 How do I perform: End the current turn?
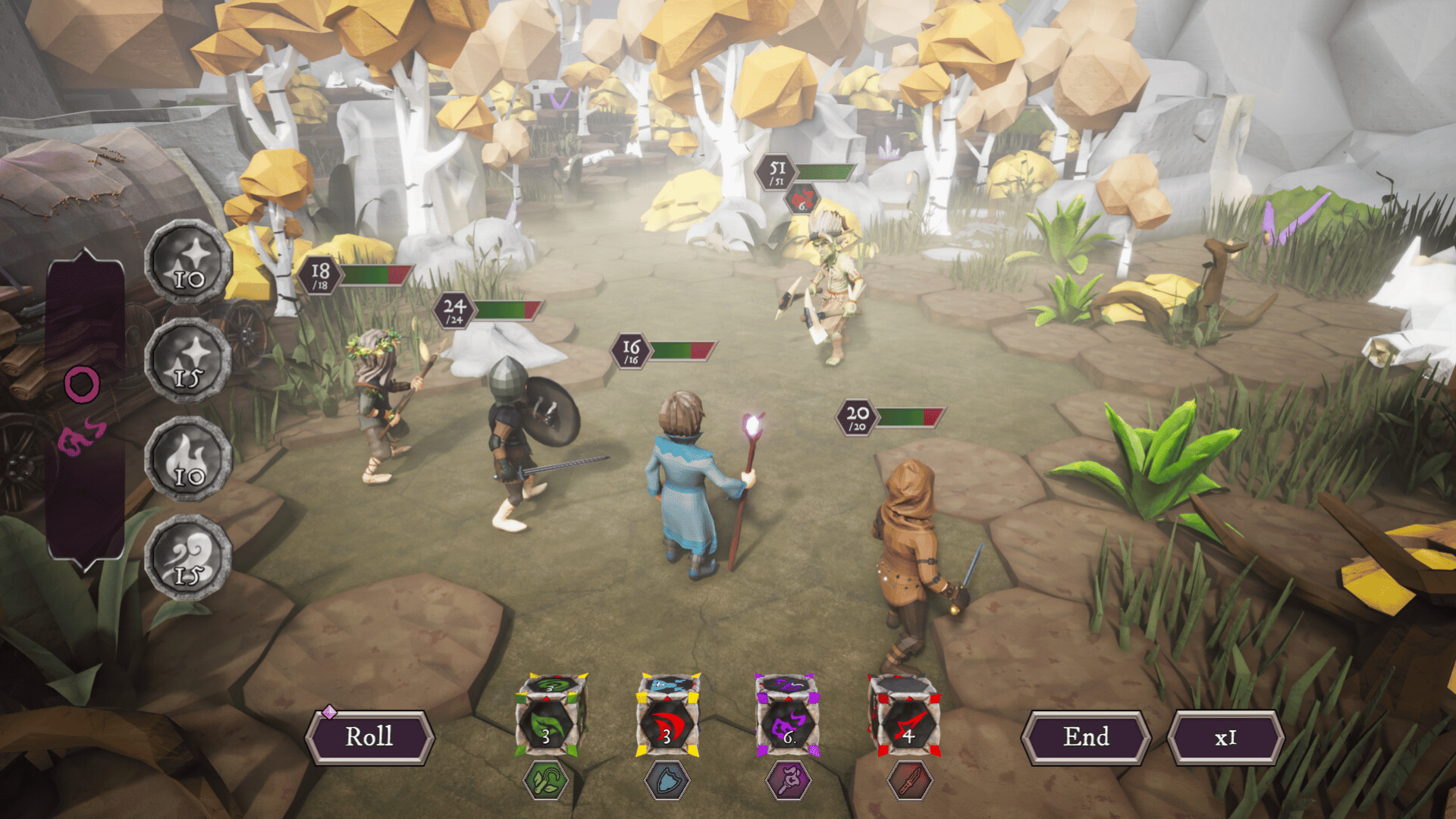coord(1086,736)
